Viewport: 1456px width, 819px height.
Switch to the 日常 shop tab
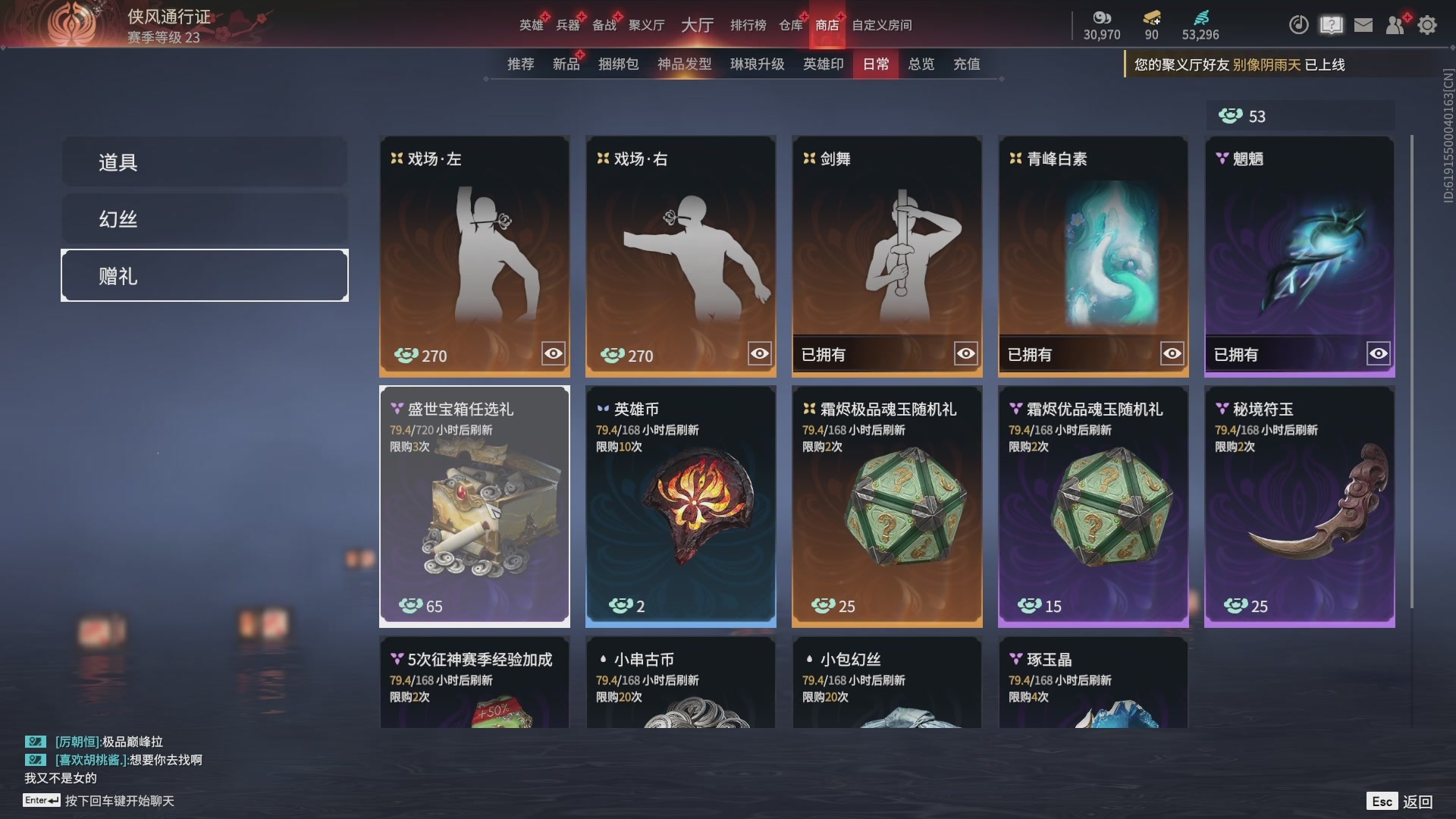pos(875,64)
